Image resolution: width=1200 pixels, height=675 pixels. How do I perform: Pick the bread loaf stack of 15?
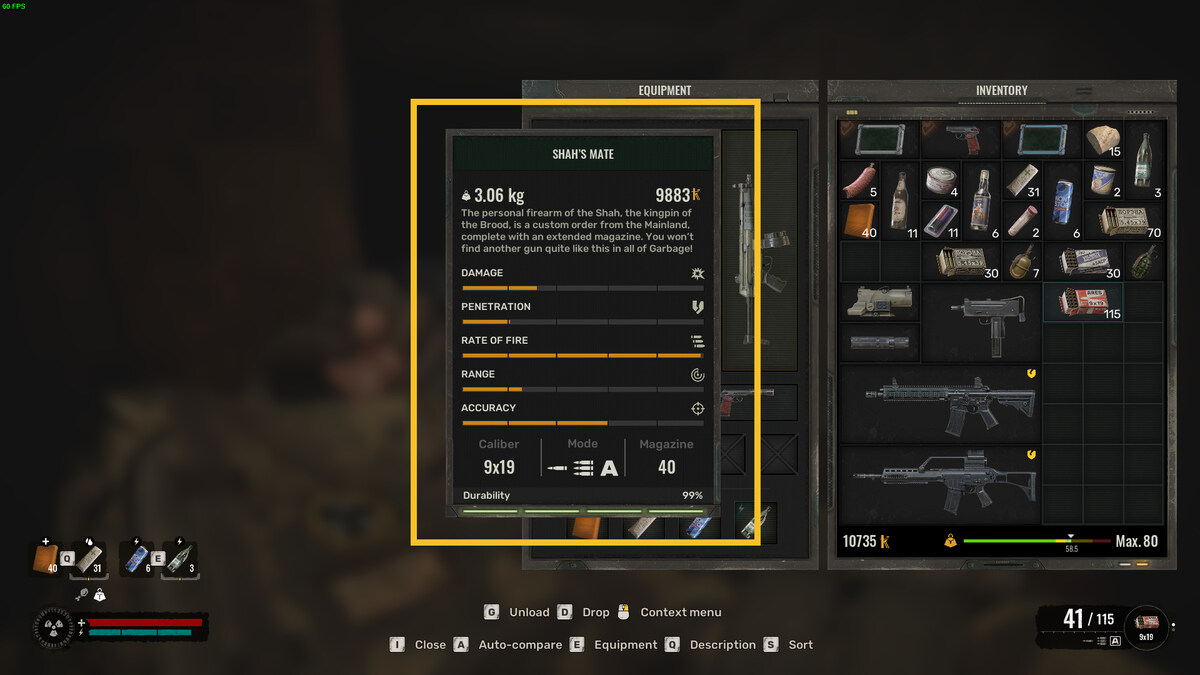pyautogui.click(x=1103, y=140)
